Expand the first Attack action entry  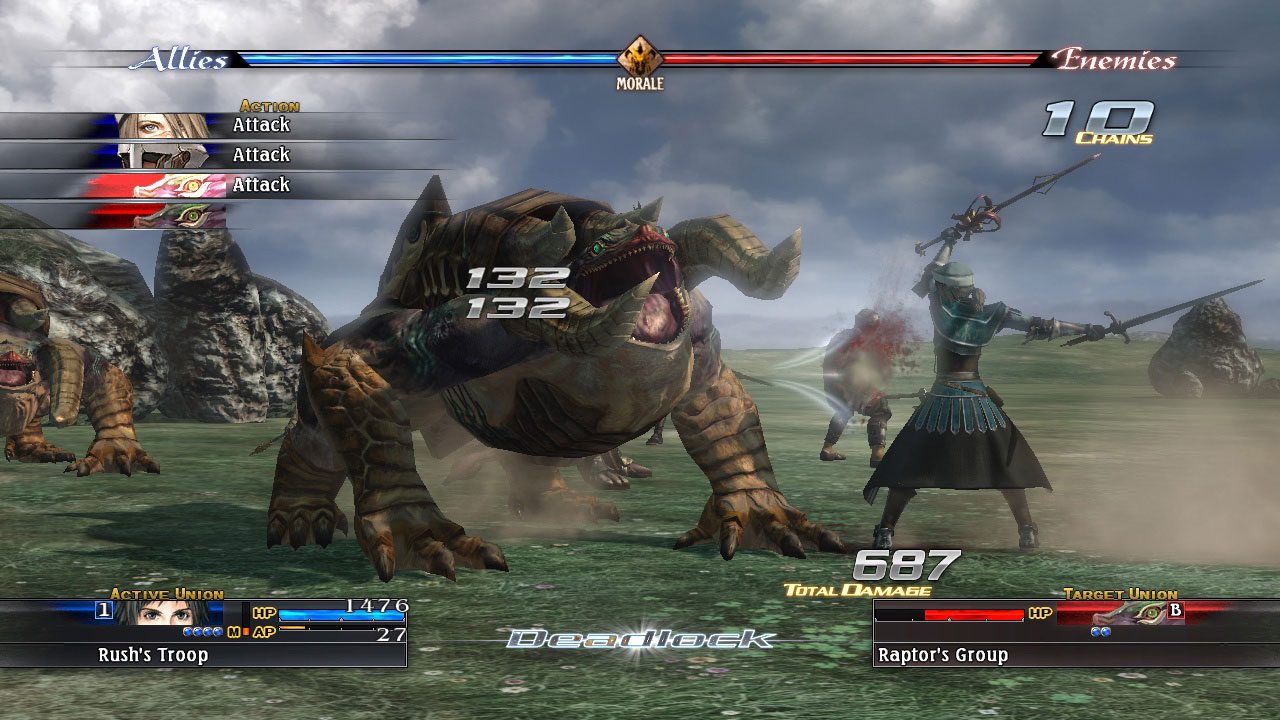click(262, 124)
